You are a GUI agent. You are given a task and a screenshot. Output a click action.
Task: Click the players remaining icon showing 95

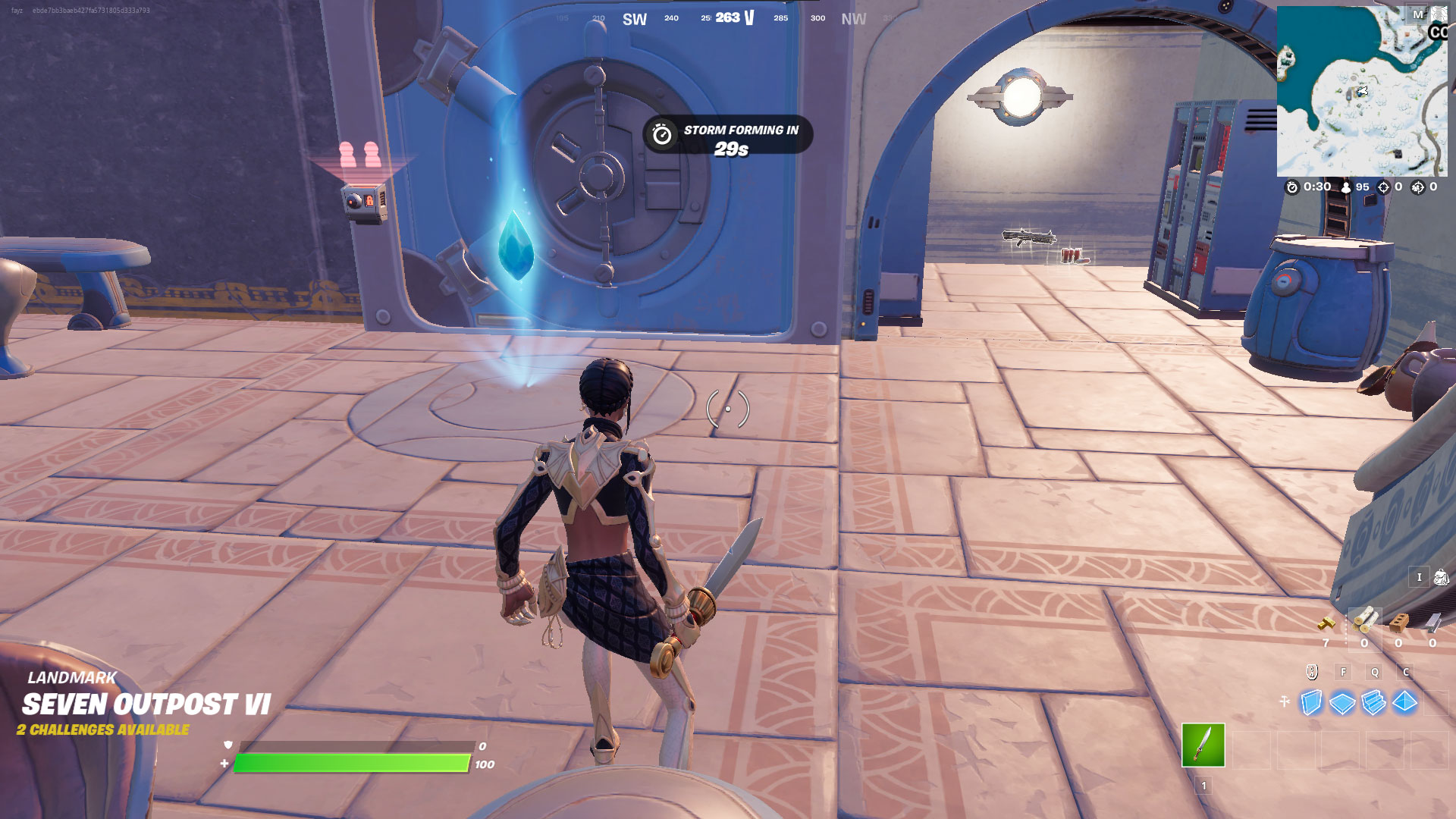click(x=1346, y=185)
